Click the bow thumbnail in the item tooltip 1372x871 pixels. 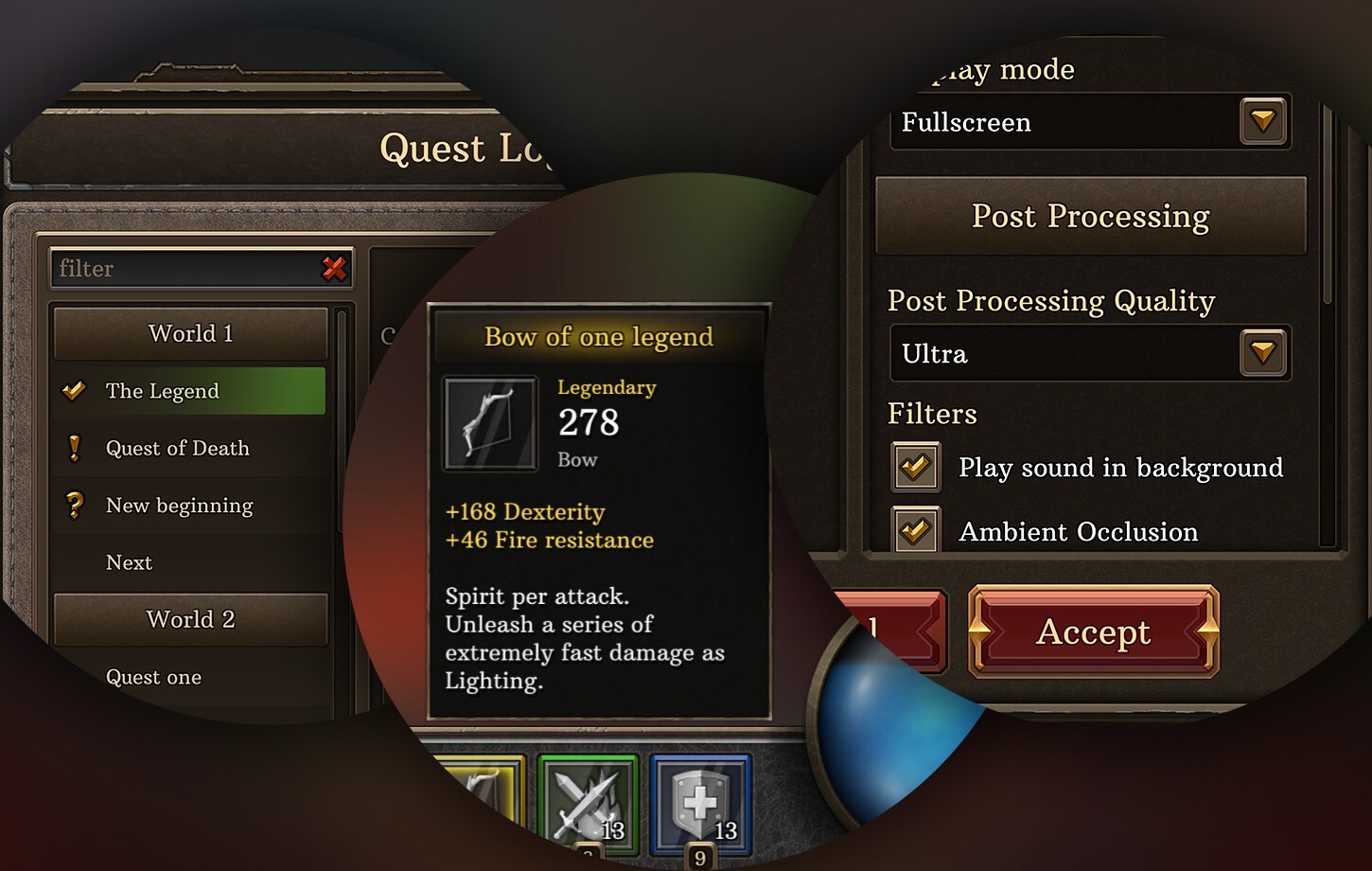click(489, 424)
